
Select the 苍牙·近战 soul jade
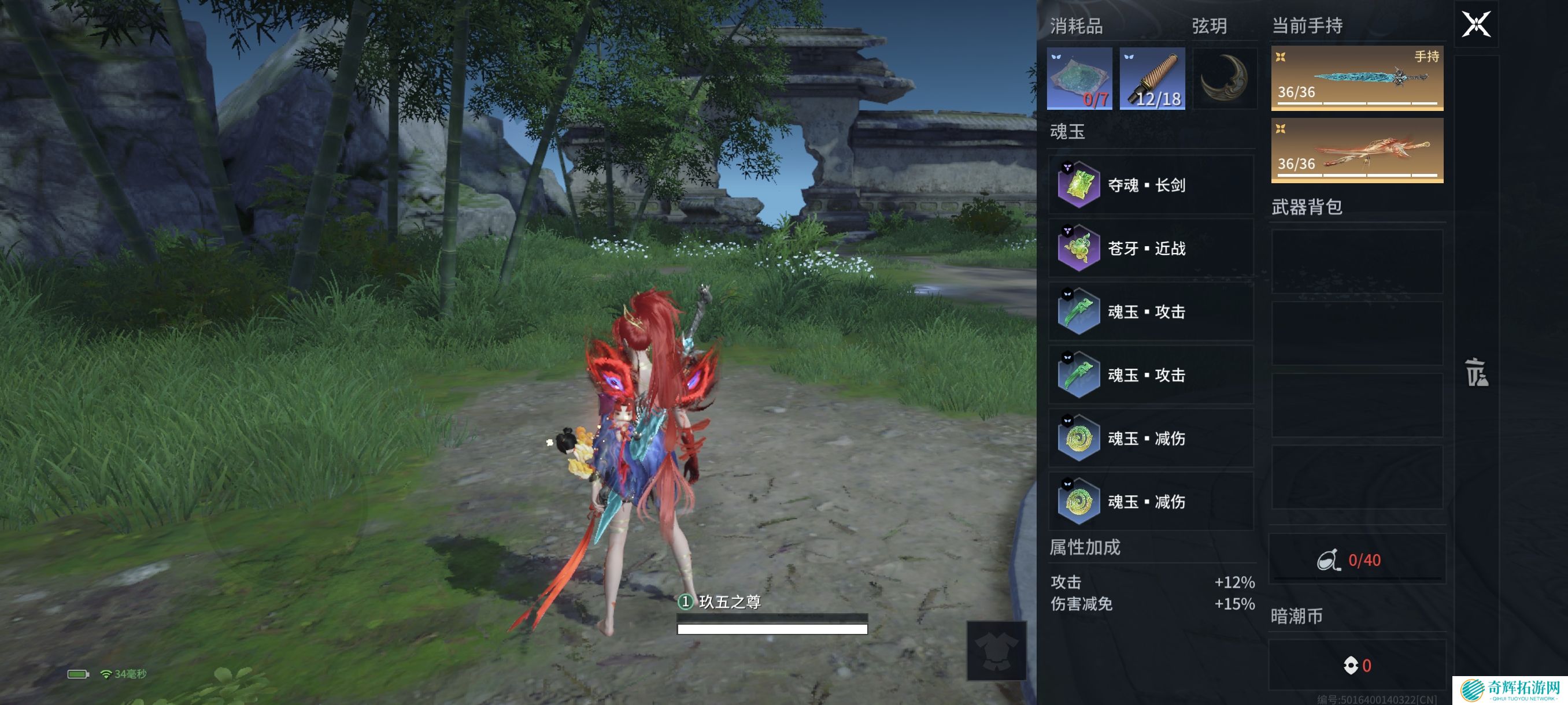[1151, 248]
